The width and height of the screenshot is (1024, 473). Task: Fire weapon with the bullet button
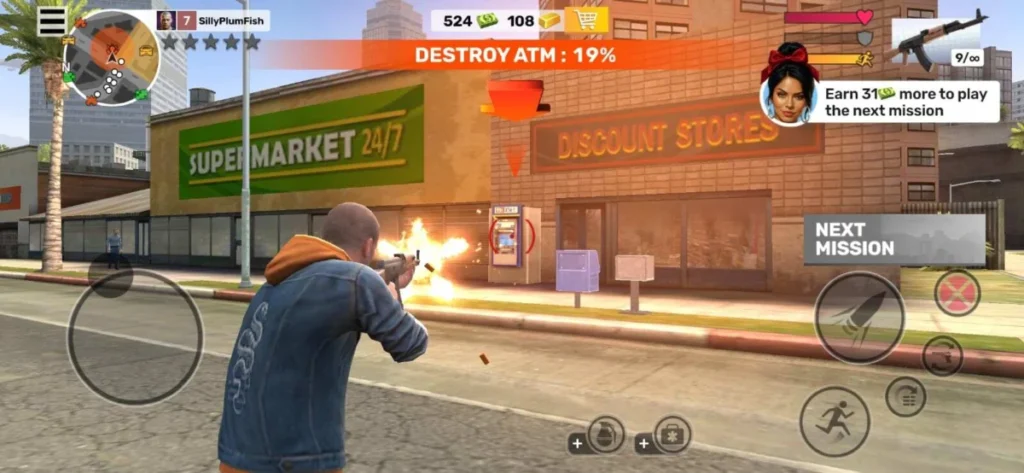tap(859, 317)
